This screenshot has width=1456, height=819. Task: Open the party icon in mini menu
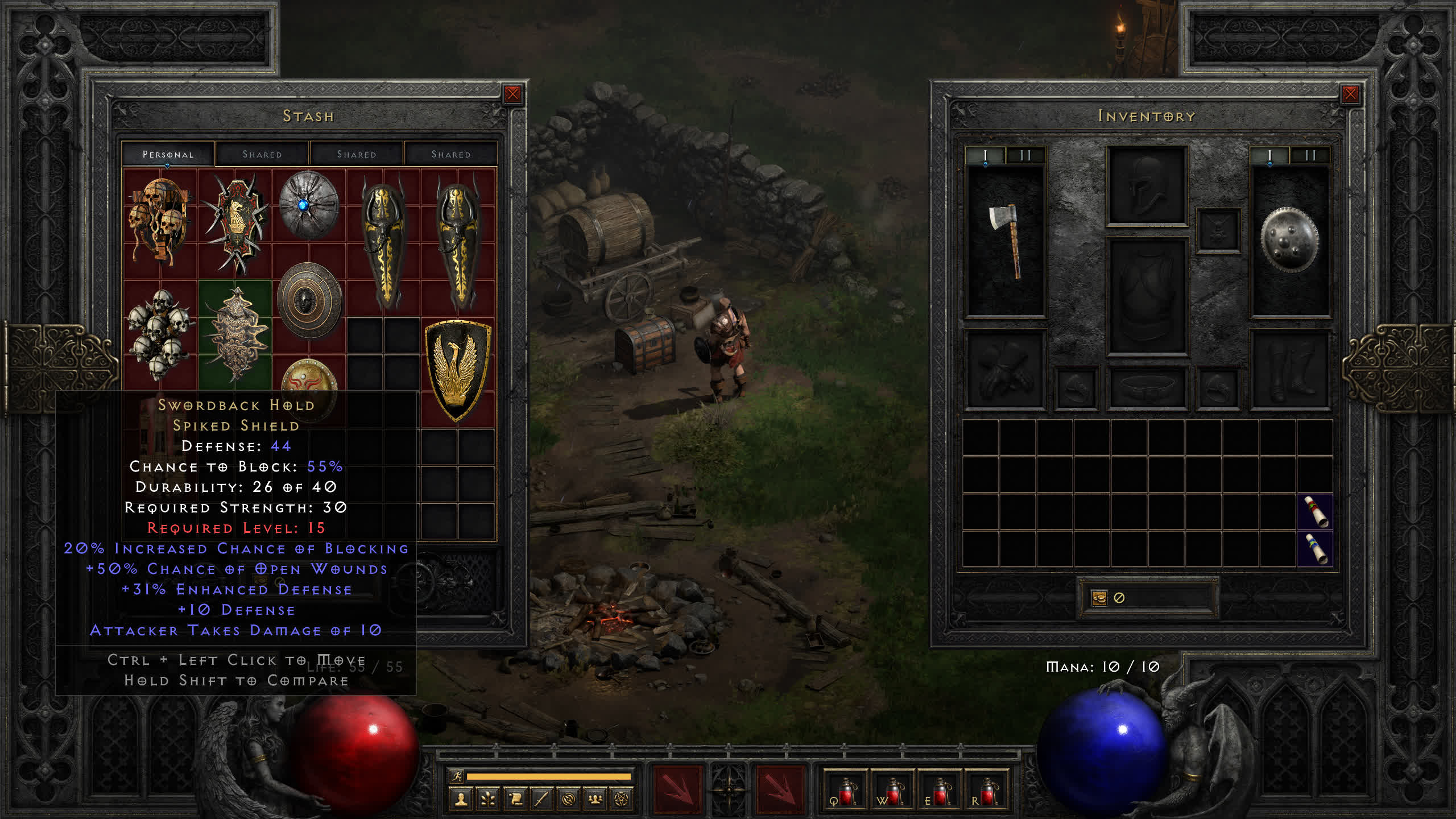(x=595, y=800)
